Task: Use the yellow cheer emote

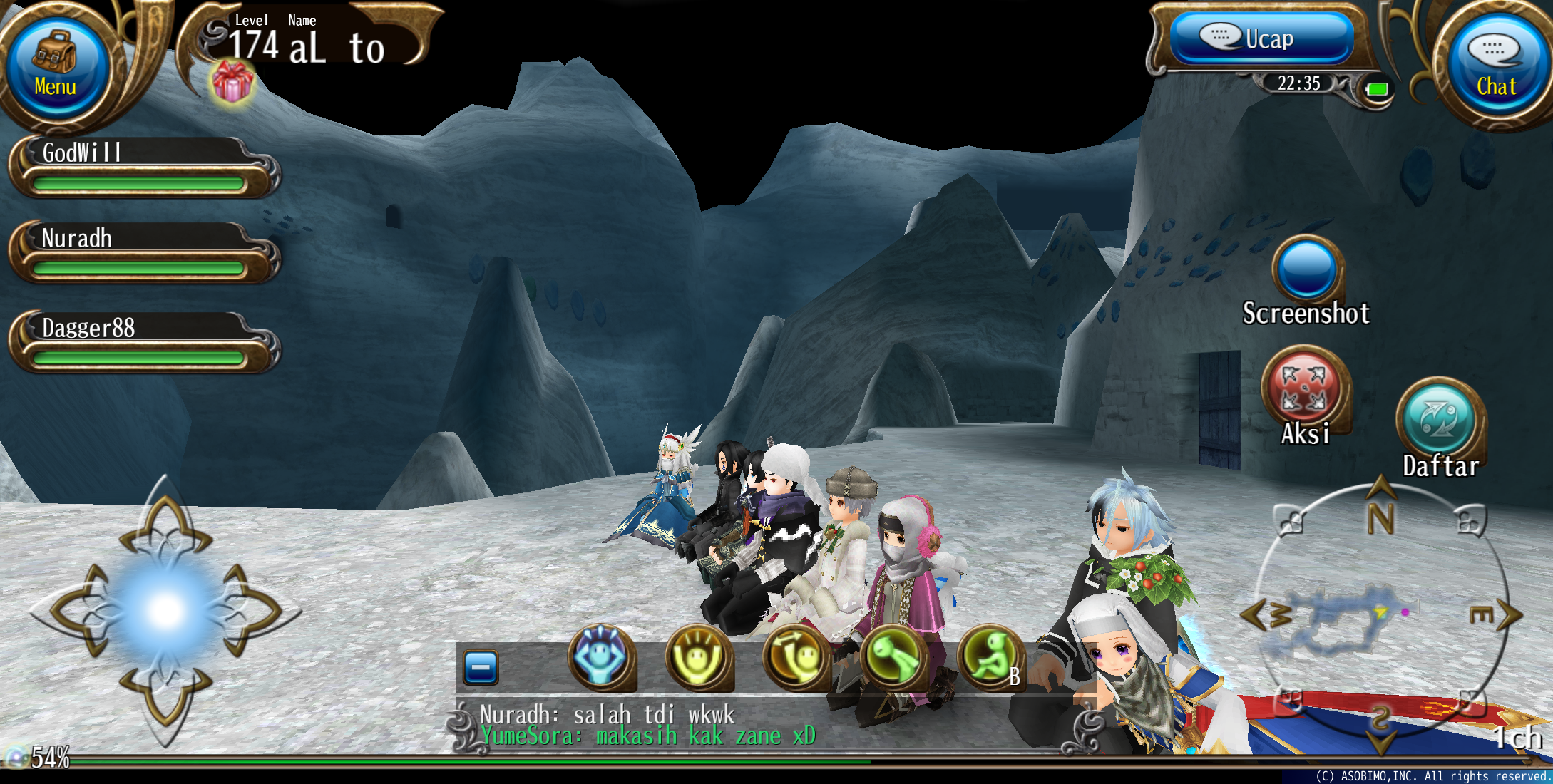Action: pos(698,657)
